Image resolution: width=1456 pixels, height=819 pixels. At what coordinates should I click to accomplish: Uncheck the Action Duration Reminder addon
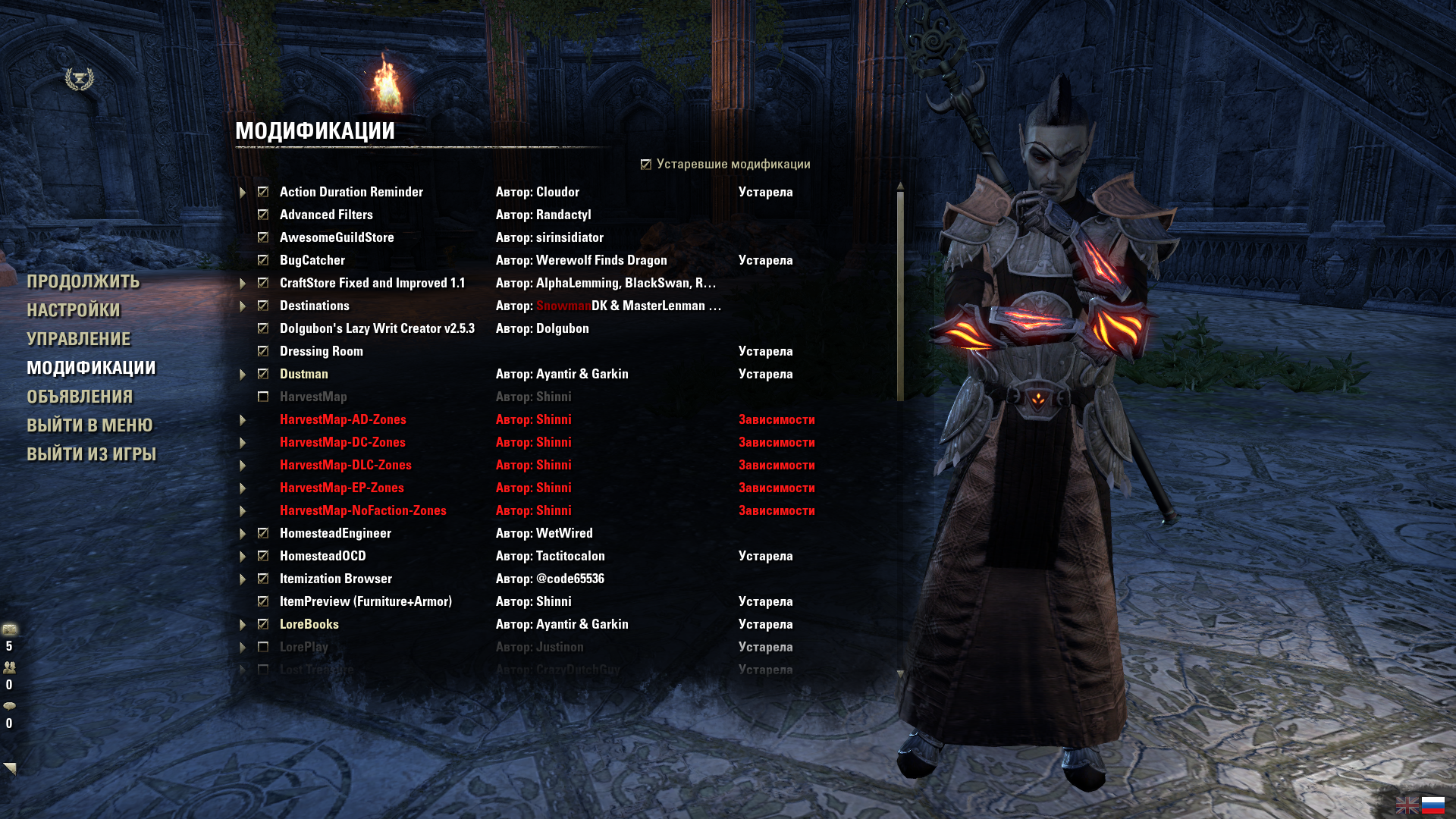tap(263, 193)
